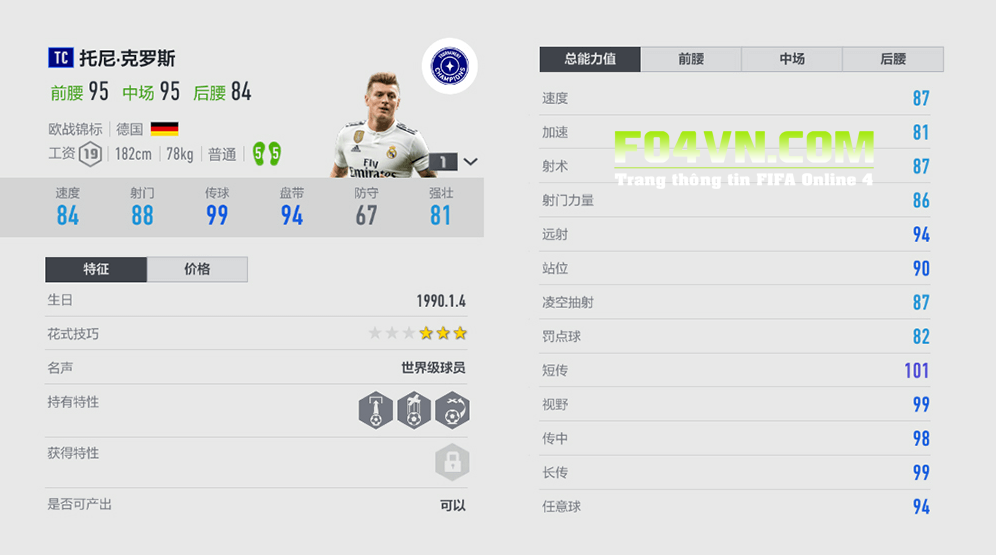
Task: Click Toni Kroos player portrait
Action: point(383,126)
